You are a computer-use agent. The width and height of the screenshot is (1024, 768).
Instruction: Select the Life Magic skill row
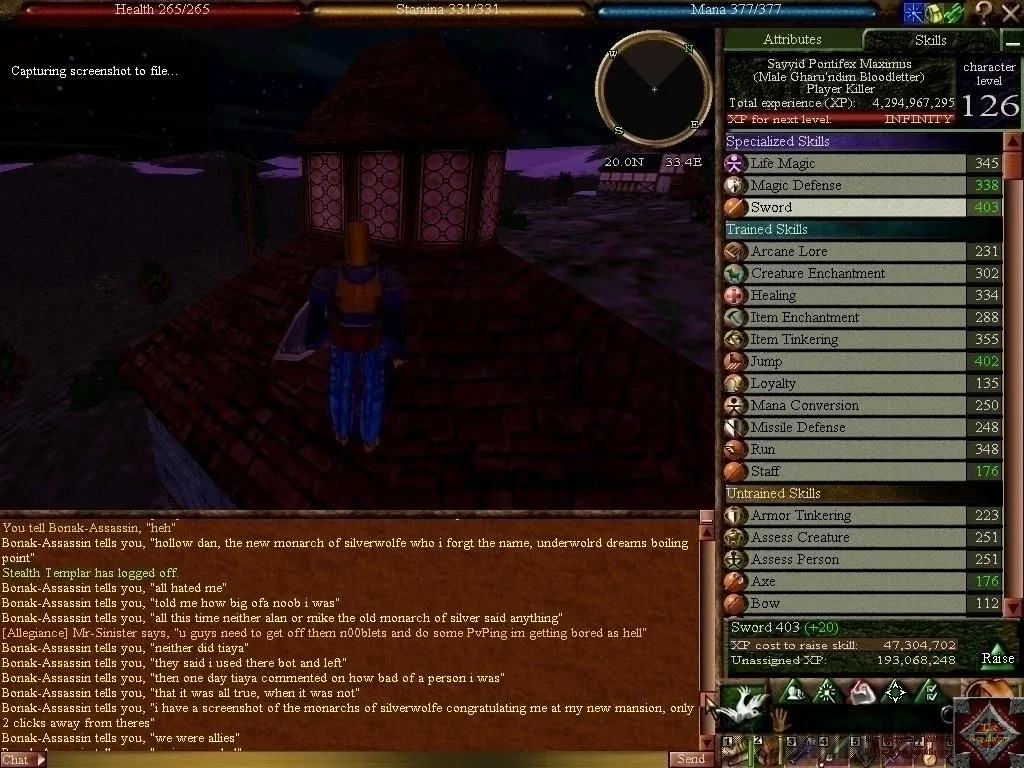pos(845,164)
